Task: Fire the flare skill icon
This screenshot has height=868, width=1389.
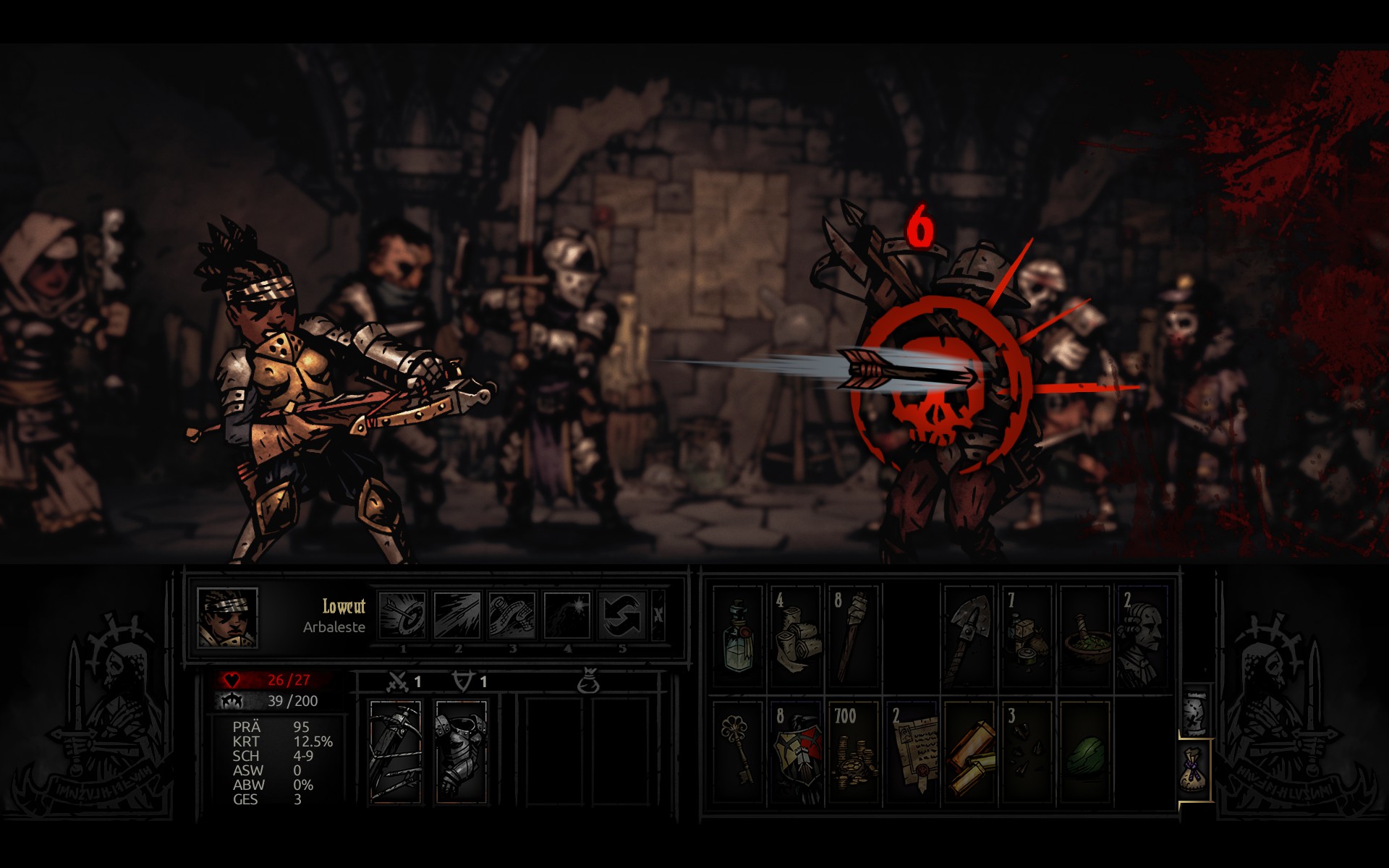Action: (x=567, y=616)
